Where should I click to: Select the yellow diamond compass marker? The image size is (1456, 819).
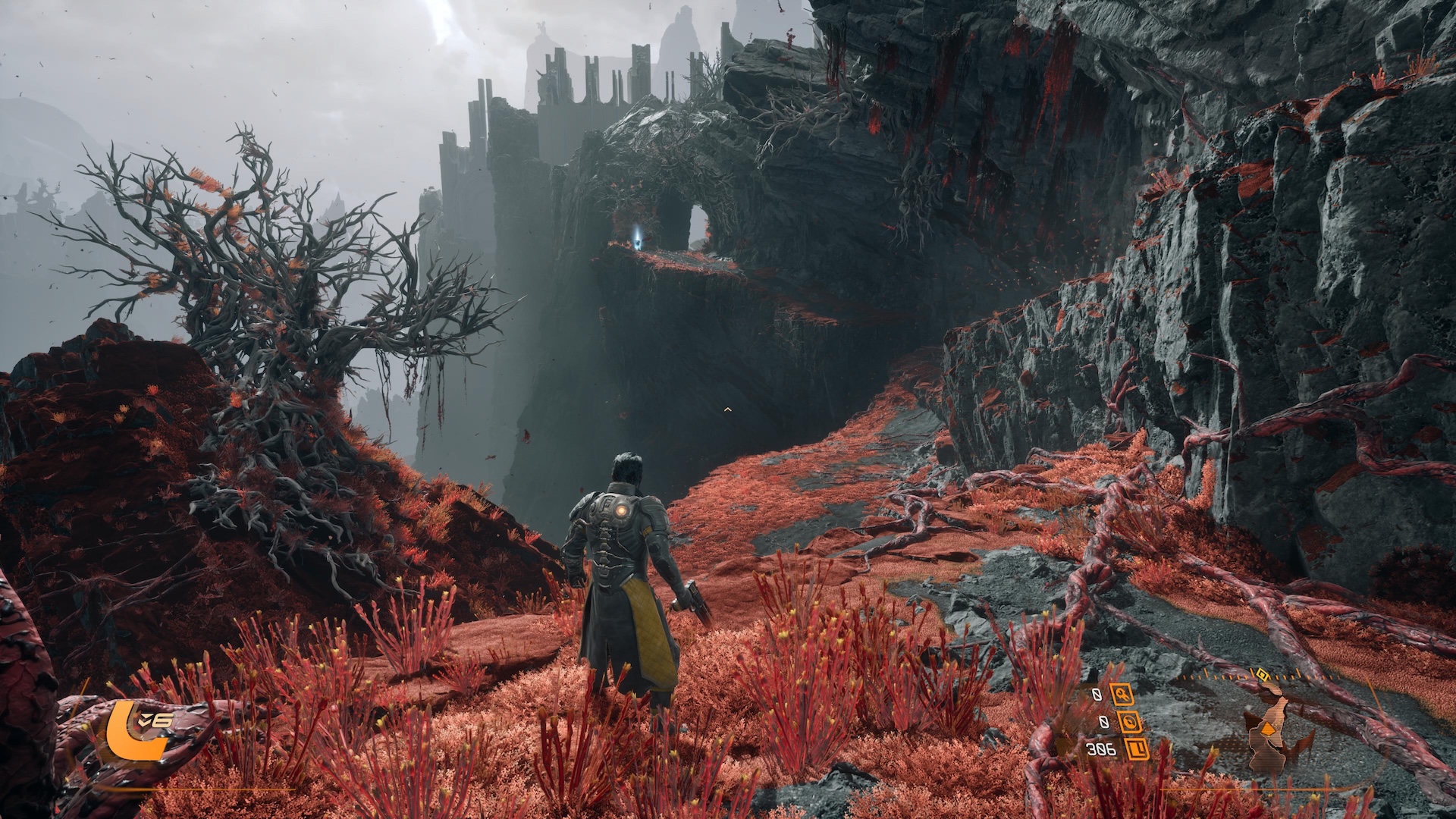1262,673
